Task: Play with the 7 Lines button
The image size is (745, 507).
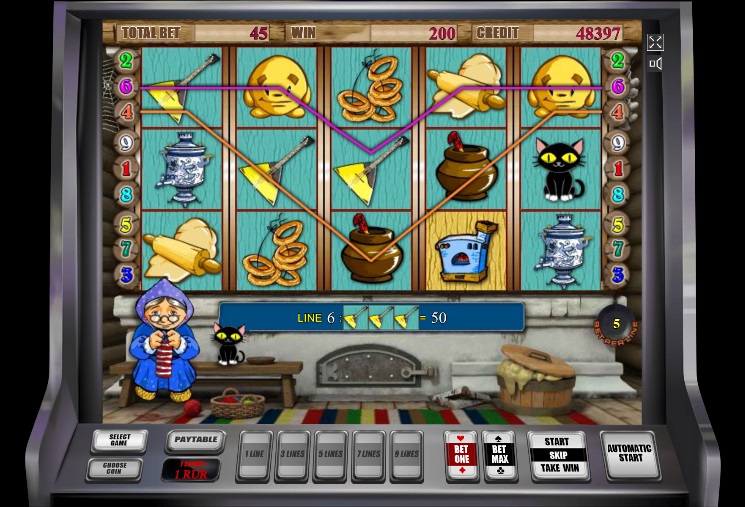Action: tap(368, 455)
